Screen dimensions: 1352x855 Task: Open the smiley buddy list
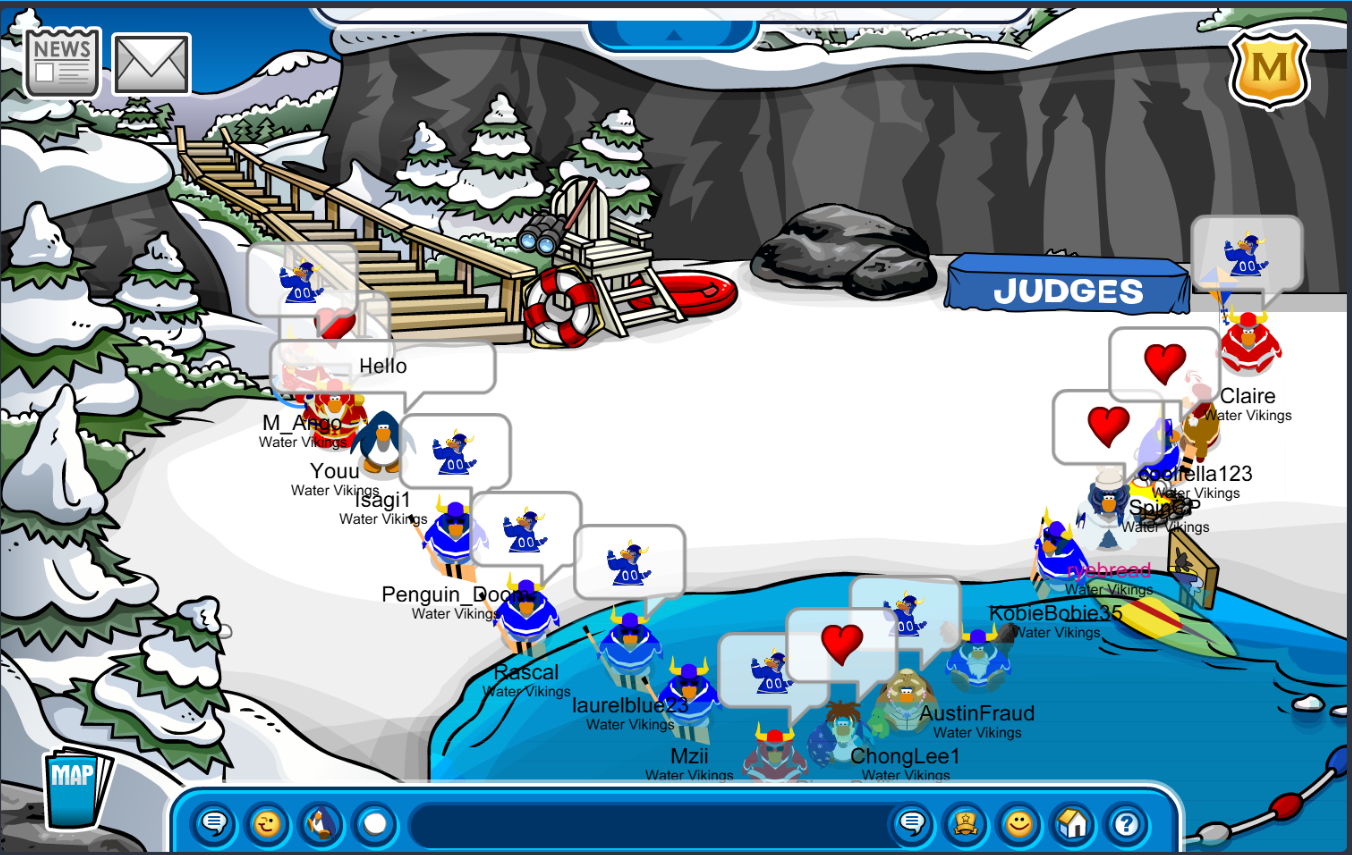coord(1019,824)
